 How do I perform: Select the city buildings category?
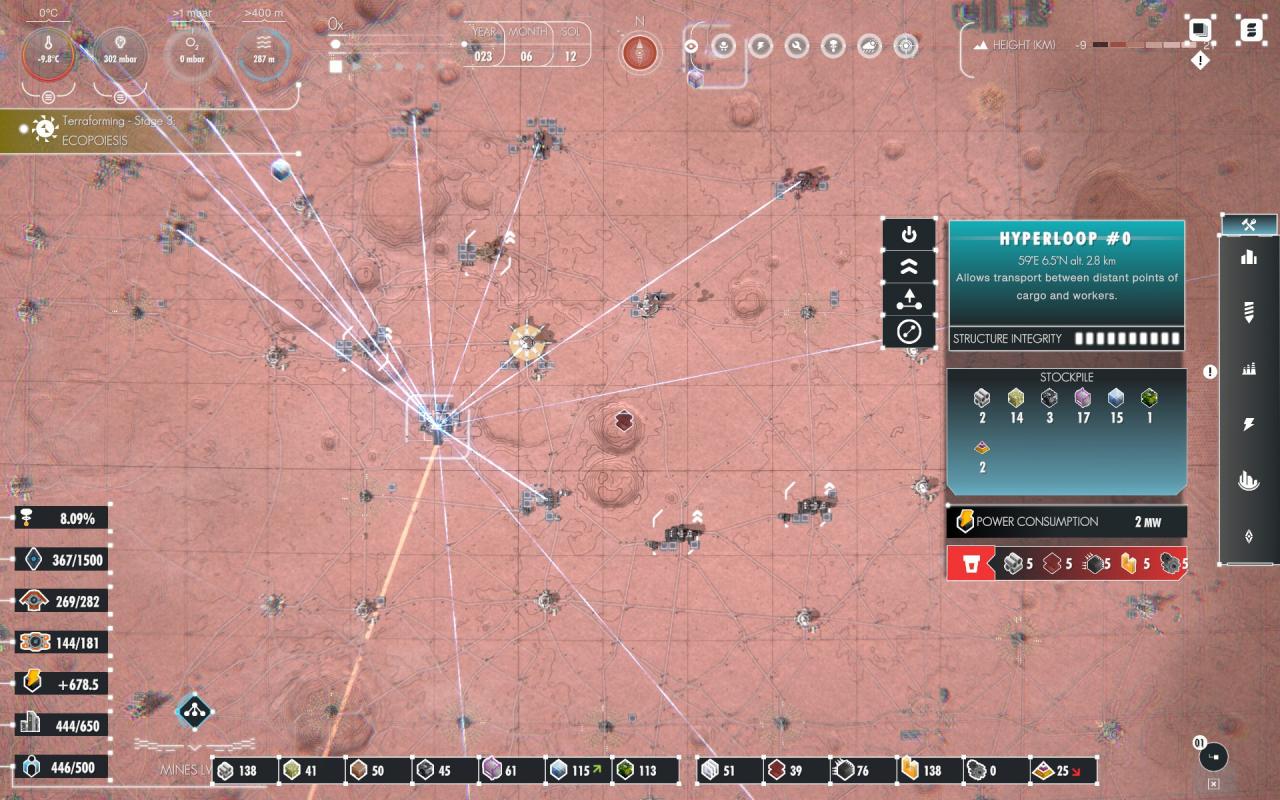[x=1249, y=258]
